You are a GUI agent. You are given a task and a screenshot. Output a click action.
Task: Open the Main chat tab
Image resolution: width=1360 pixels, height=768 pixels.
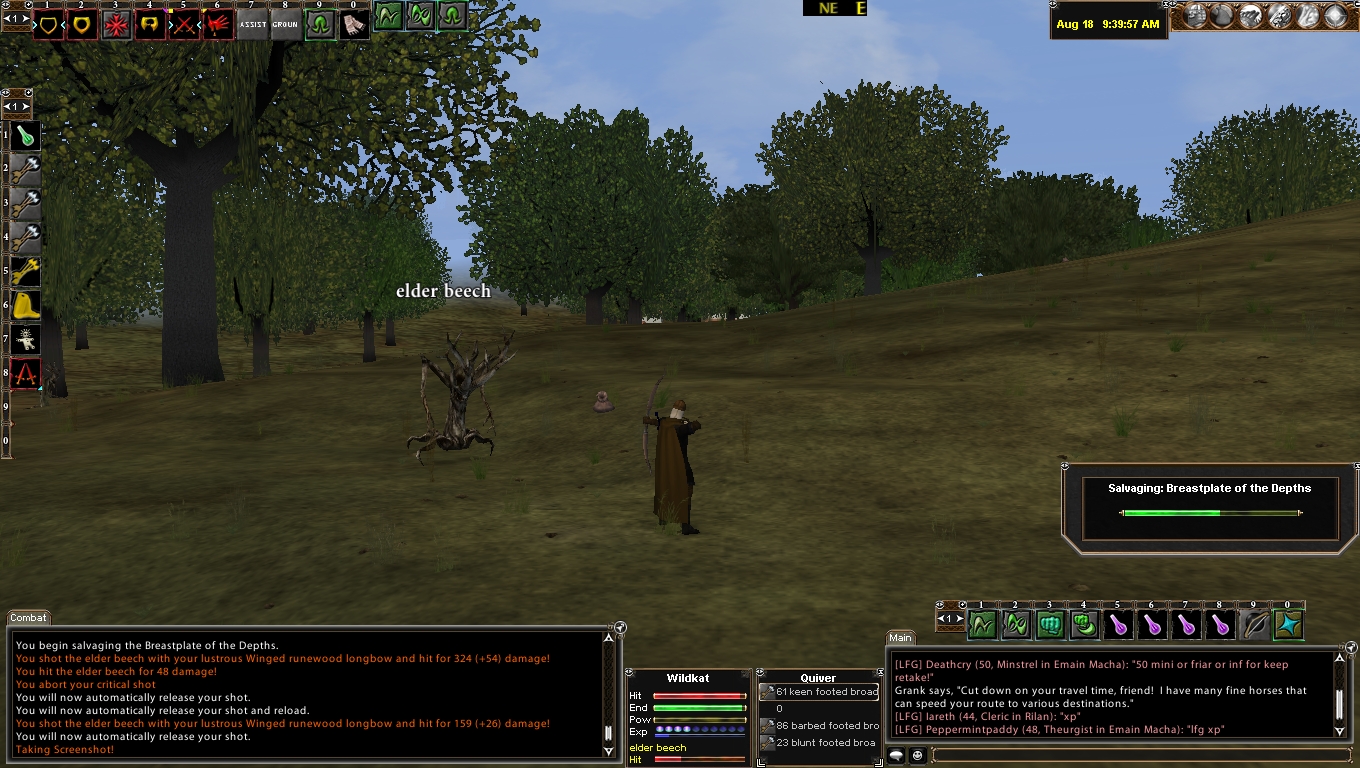900,637
